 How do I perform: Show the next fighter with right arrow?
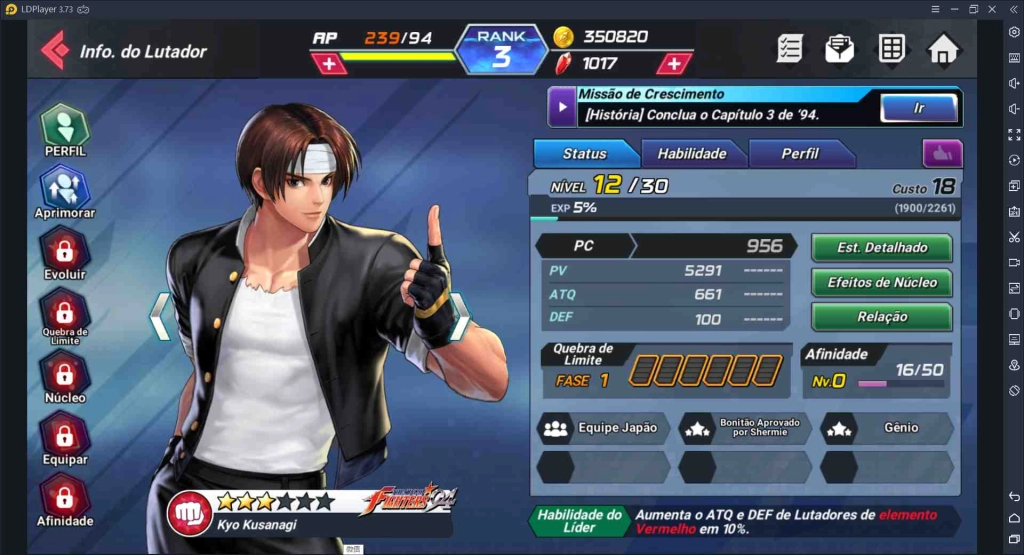tap(460, 316)
